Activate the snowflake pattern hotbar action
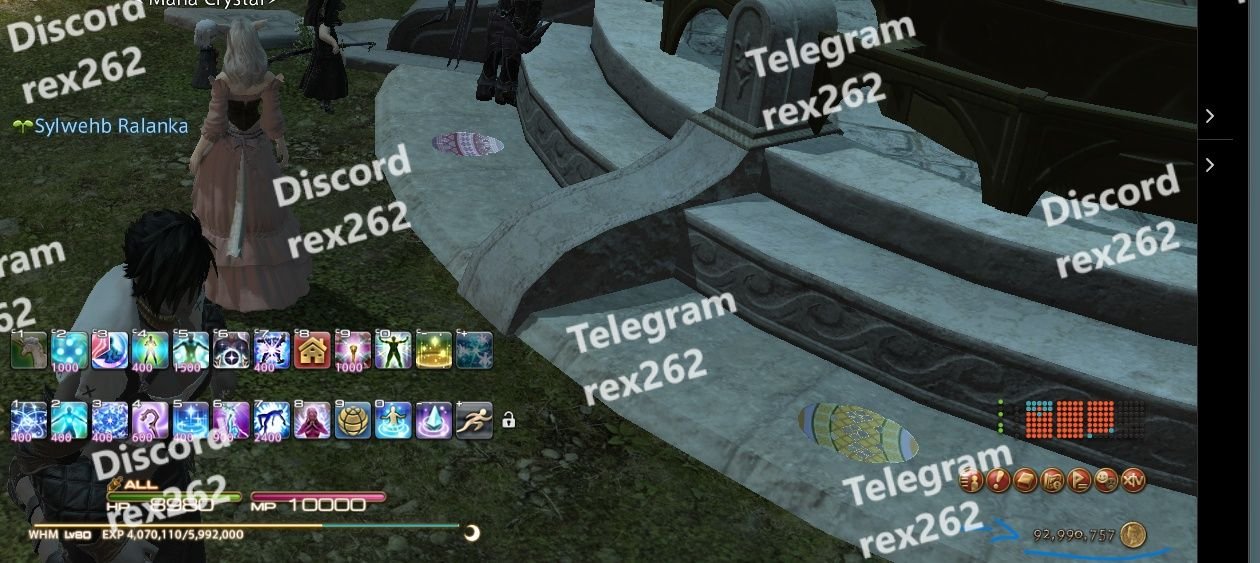 [x=474, y=350]
